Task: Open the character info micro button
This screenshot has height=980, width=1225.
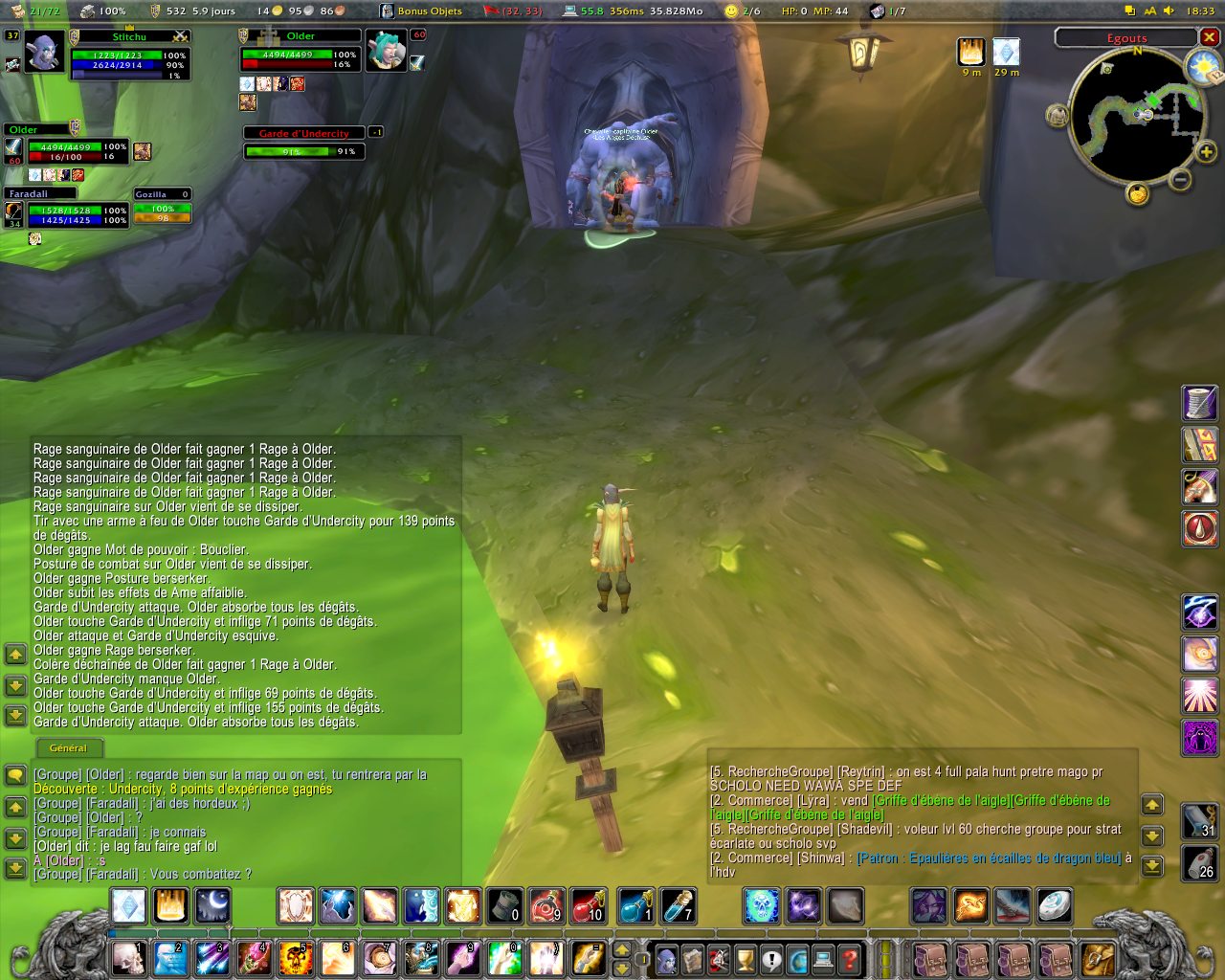Action: coord(667,958)
